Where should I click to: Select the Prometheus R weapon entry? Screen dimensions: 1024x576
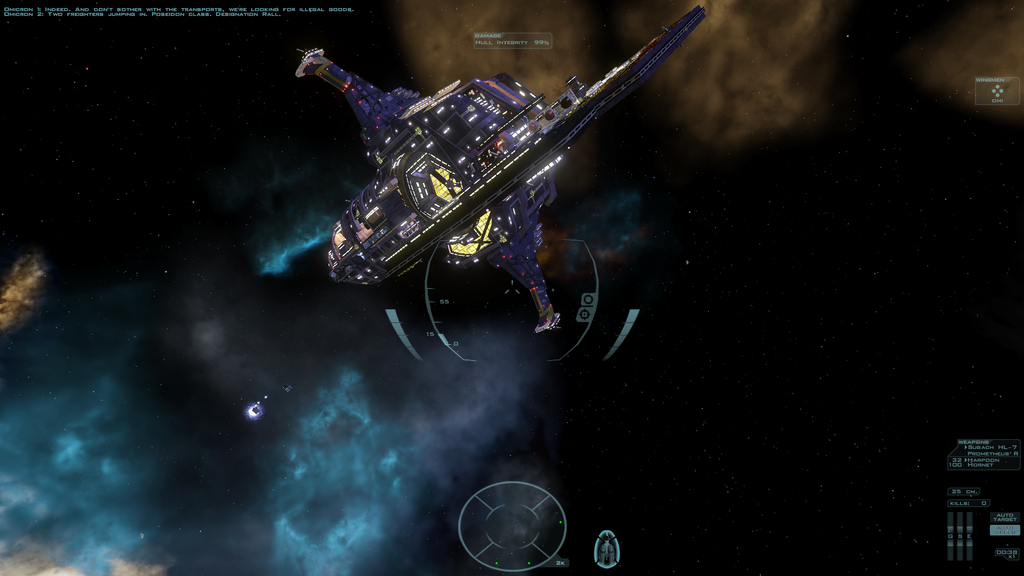click(x=993, y=453)
